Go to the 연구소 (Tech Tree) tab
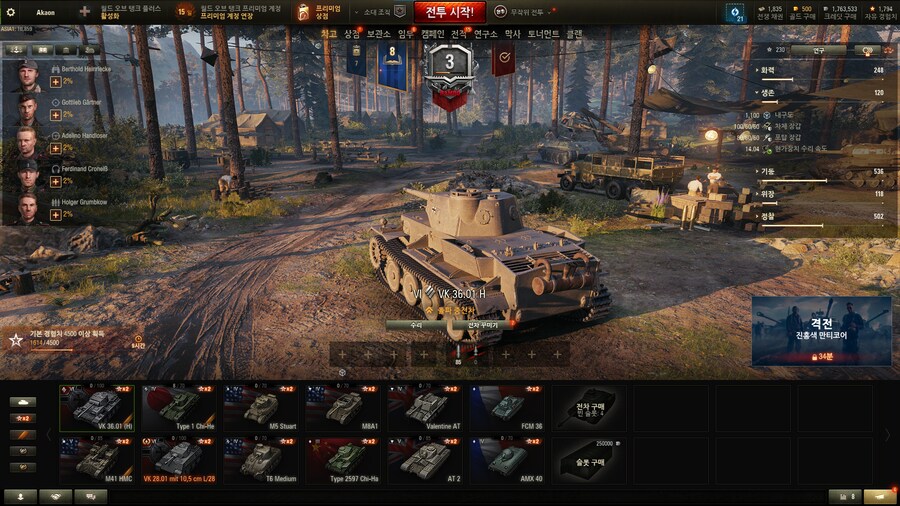Screen dimensions: 900x506 tap(485, 34)
